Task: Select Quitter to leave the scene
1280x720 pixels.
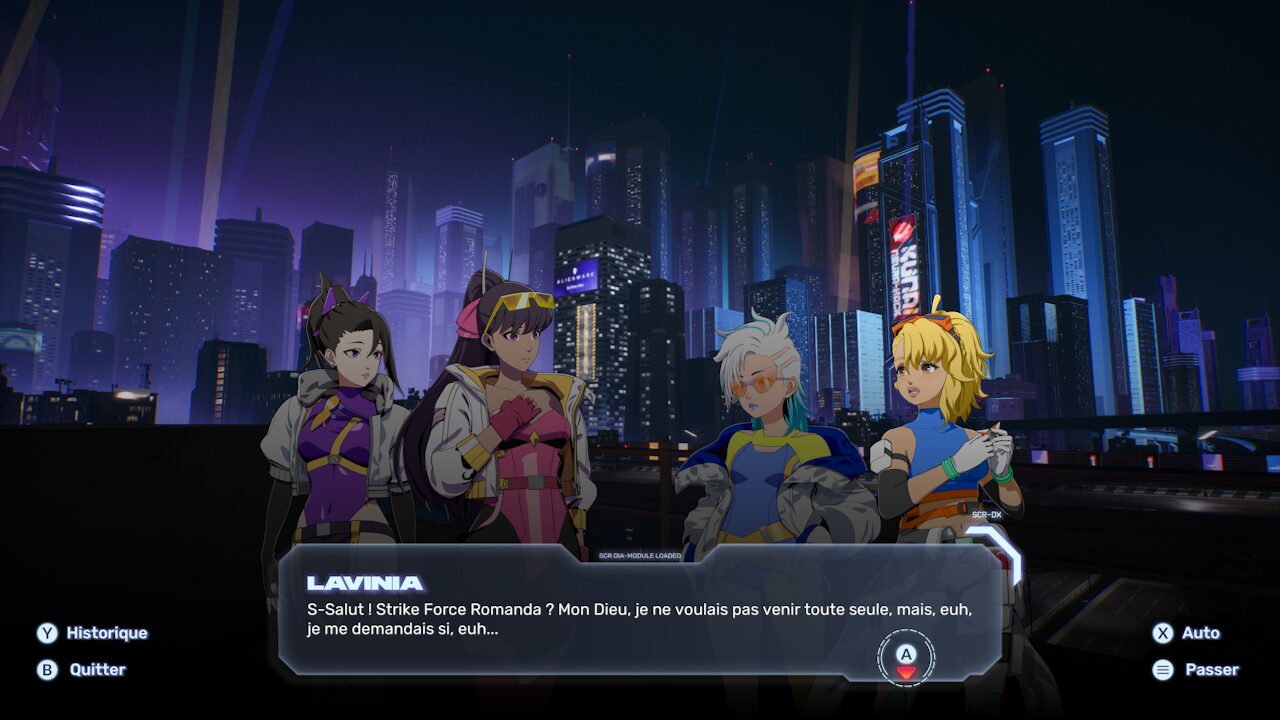Action: point(84,670)
